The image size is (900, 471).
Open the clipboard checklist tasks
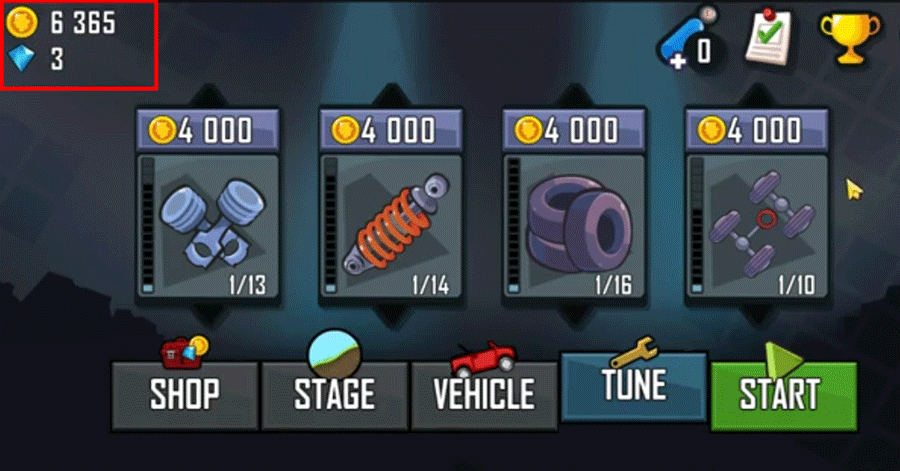tap(769, 40)
